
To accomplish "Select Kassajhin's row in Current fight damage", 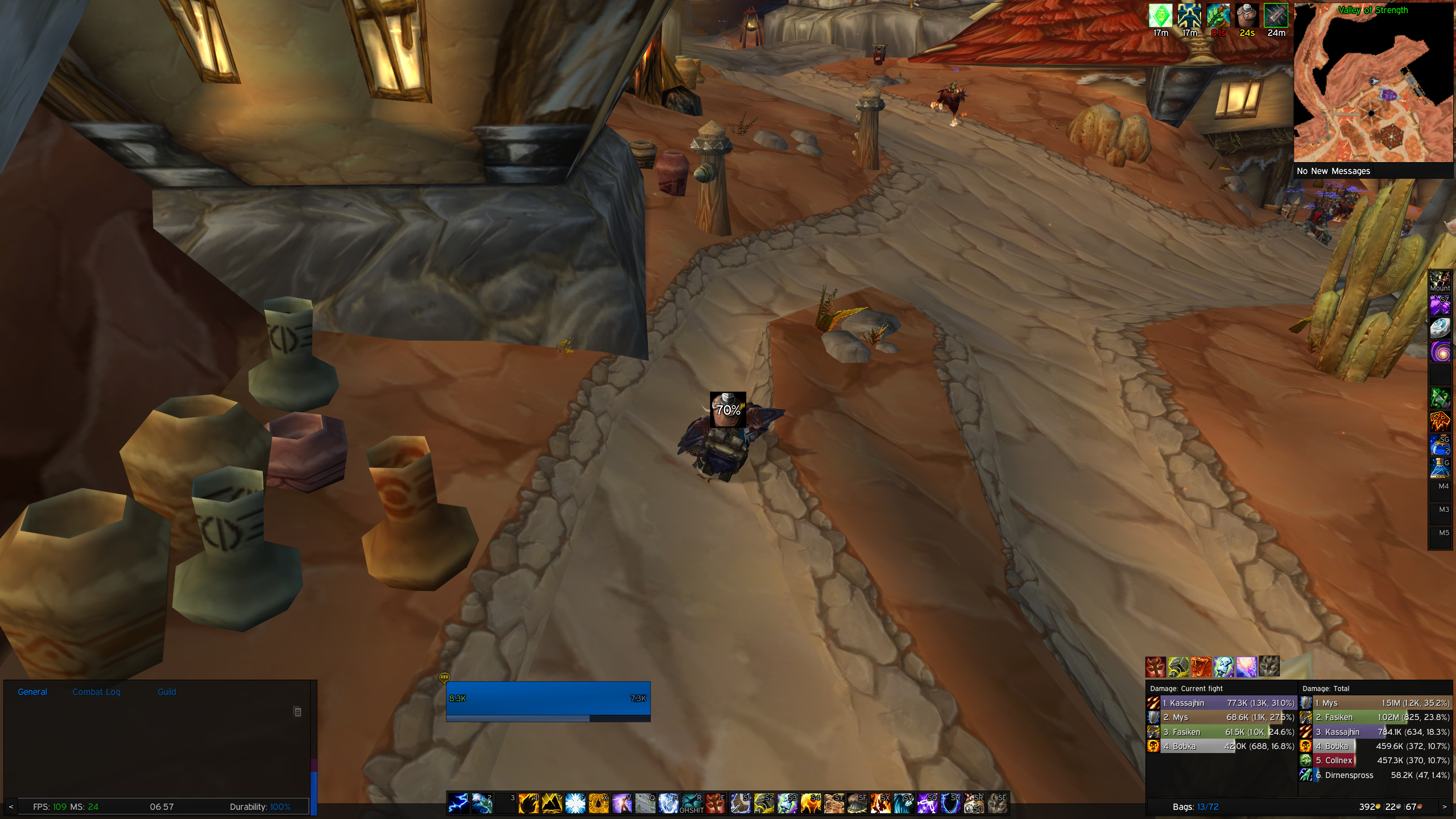I will (1221, 703).
